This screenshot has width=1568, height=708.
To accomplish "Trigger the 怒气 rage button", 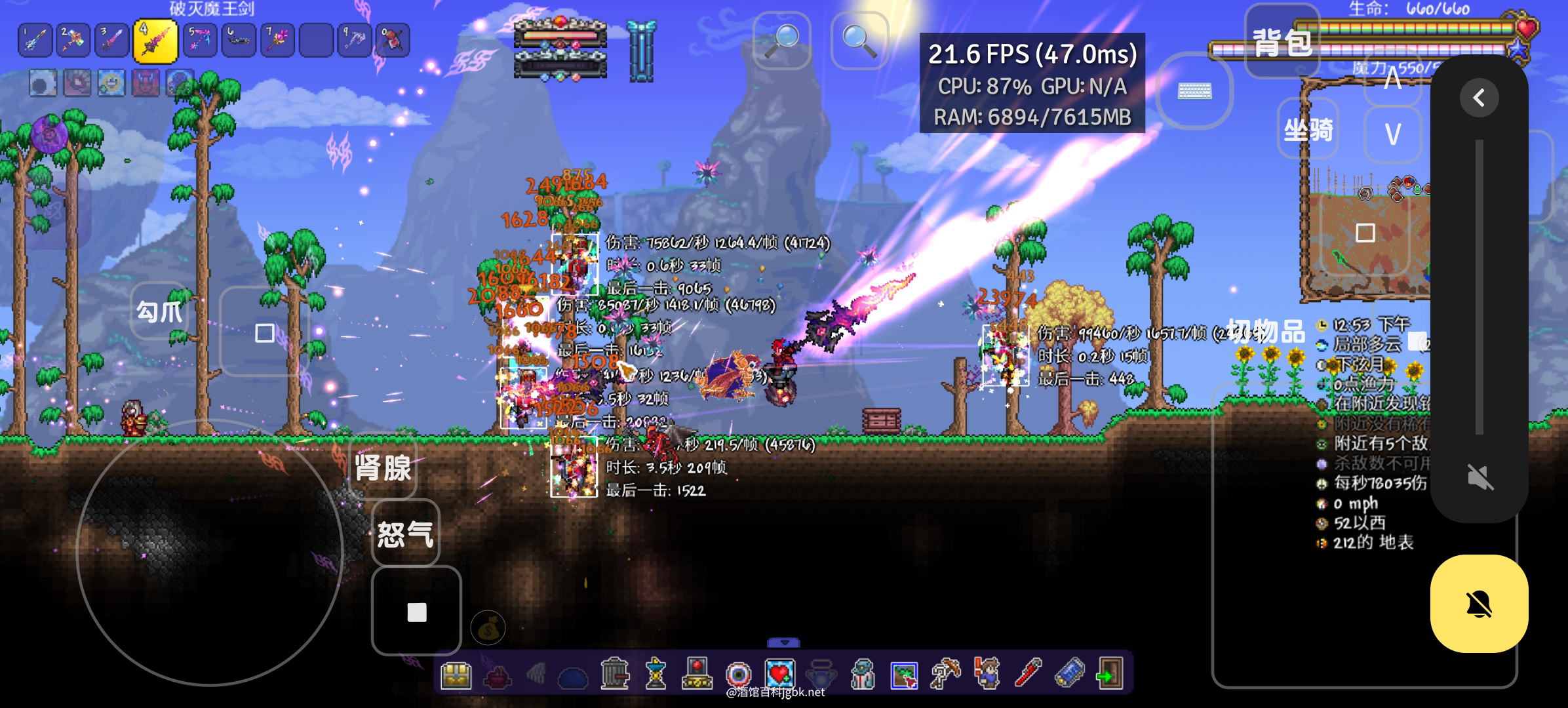I will tap(405, 533).
